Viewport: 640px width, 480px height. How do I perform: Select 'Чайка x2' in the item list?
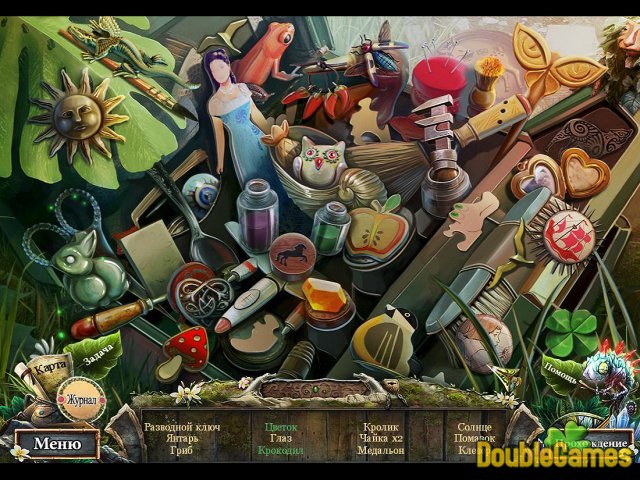(381, 438)
